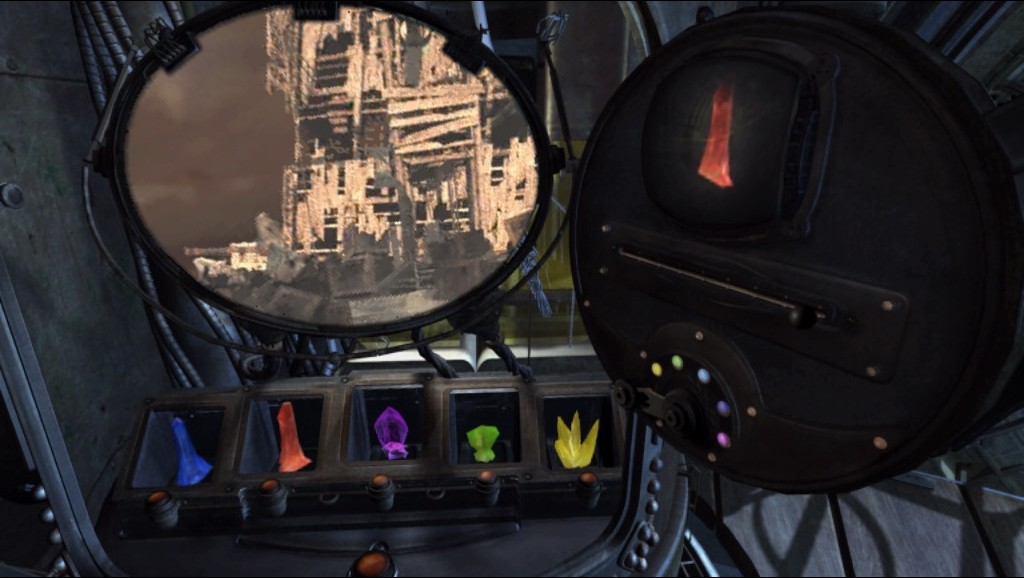This screenshot has height=578, width=1024.
Task: Push the button below the green crystal
Action: click(x=487, y=486)
